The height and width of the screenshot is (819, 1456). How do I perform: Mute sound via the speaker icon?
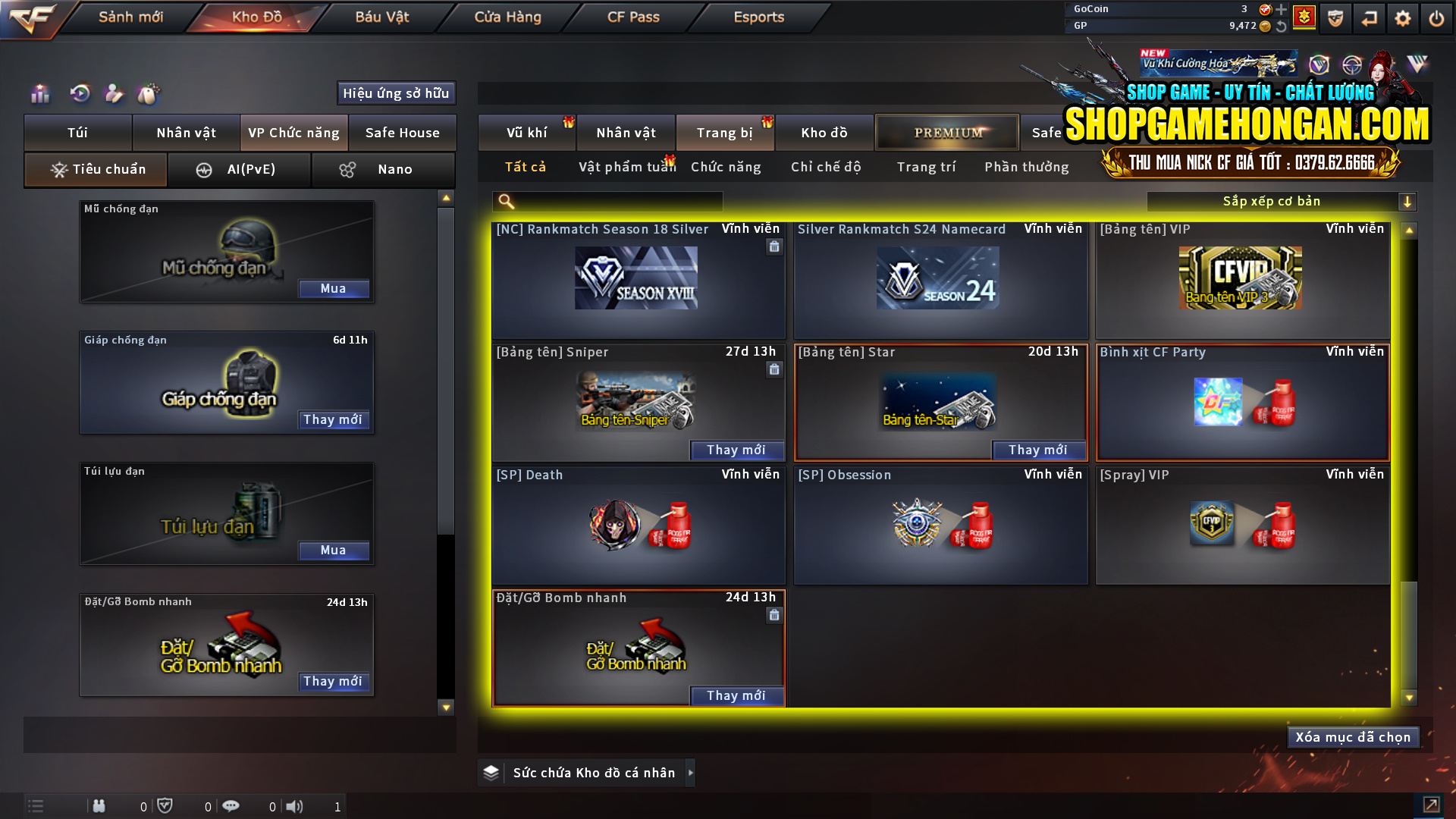(295, 806)
